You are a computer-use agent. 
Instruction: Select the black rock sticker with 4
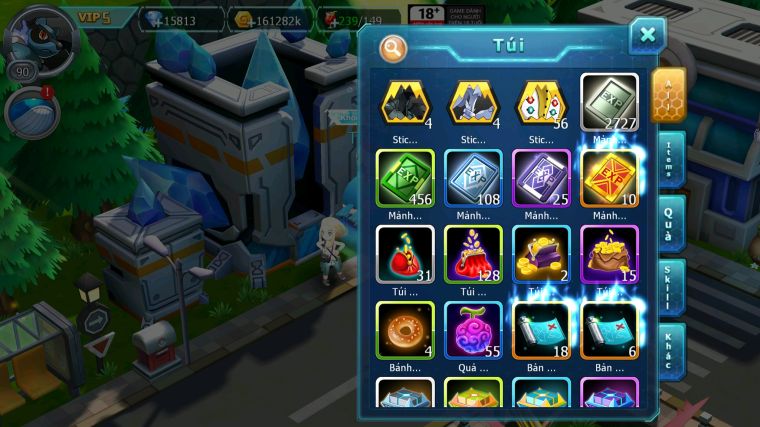coord(405,104)
